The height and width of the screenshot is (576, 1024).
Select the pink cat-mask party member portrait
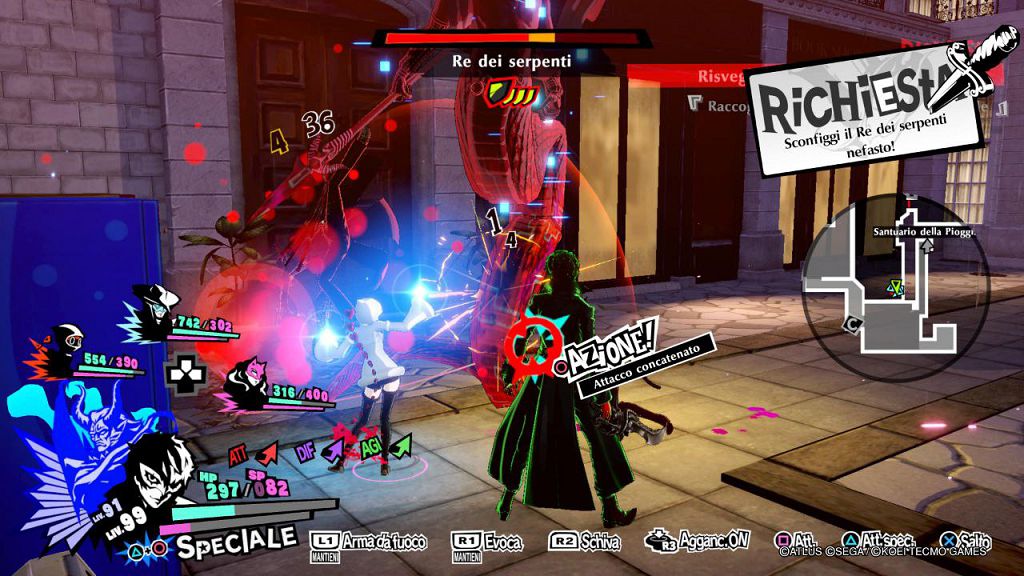click(243, 381)
